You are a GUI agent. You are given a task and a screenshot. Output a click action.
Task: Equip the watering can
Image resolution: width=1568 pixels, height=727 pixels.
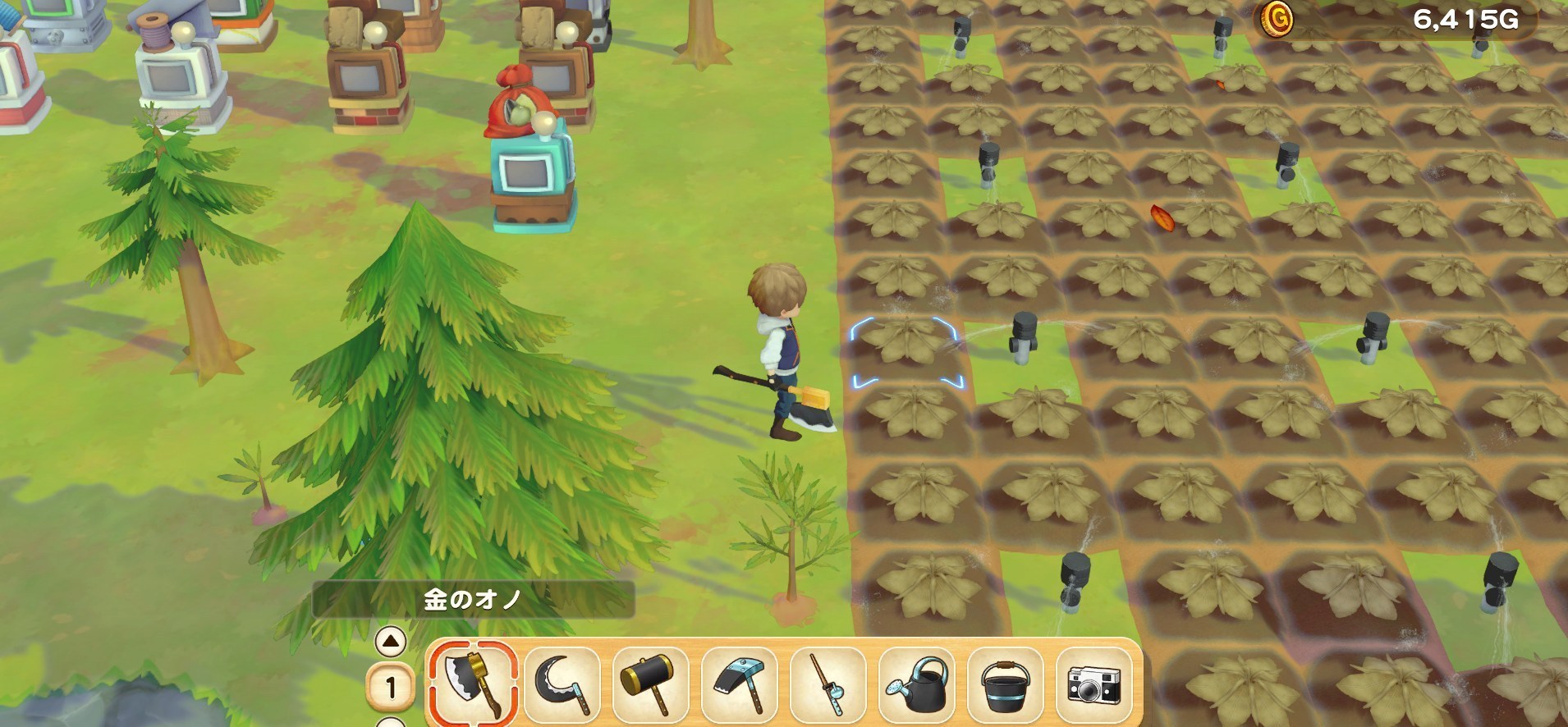coord(918,684)
